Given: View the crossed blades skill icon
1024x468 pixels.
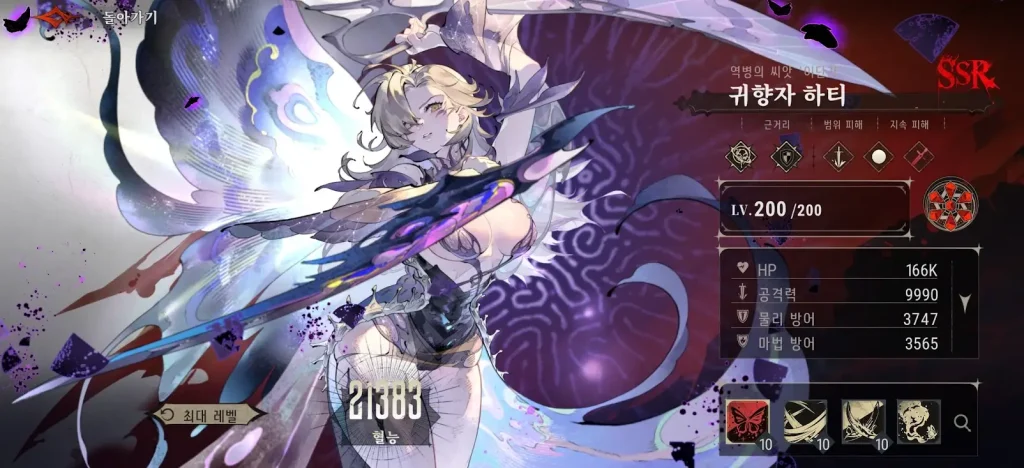Looking at the screenshot, I should coord(861,421).
